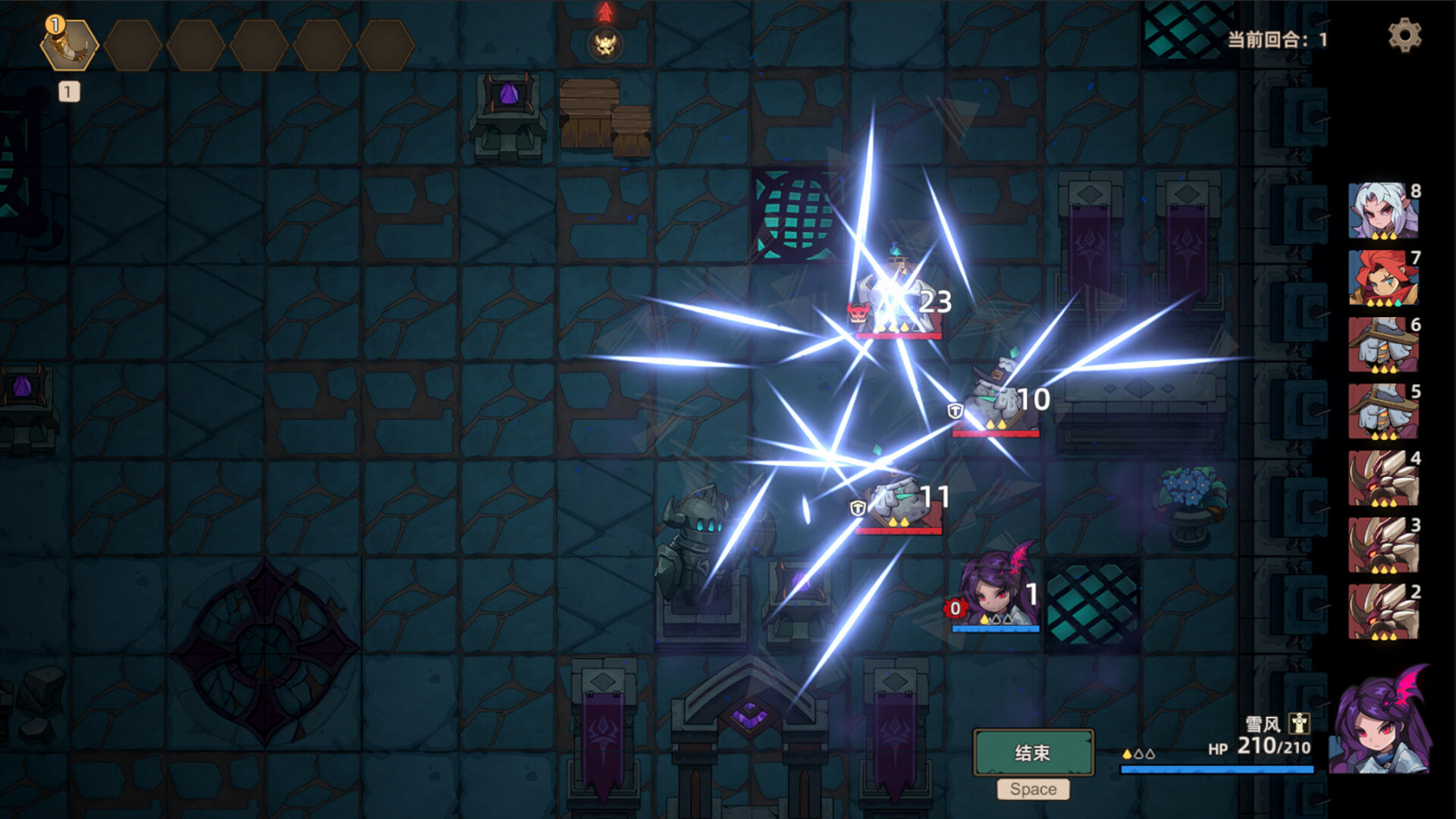
Task: Target the enemy unit marked 10
Action: coord(995,400)
